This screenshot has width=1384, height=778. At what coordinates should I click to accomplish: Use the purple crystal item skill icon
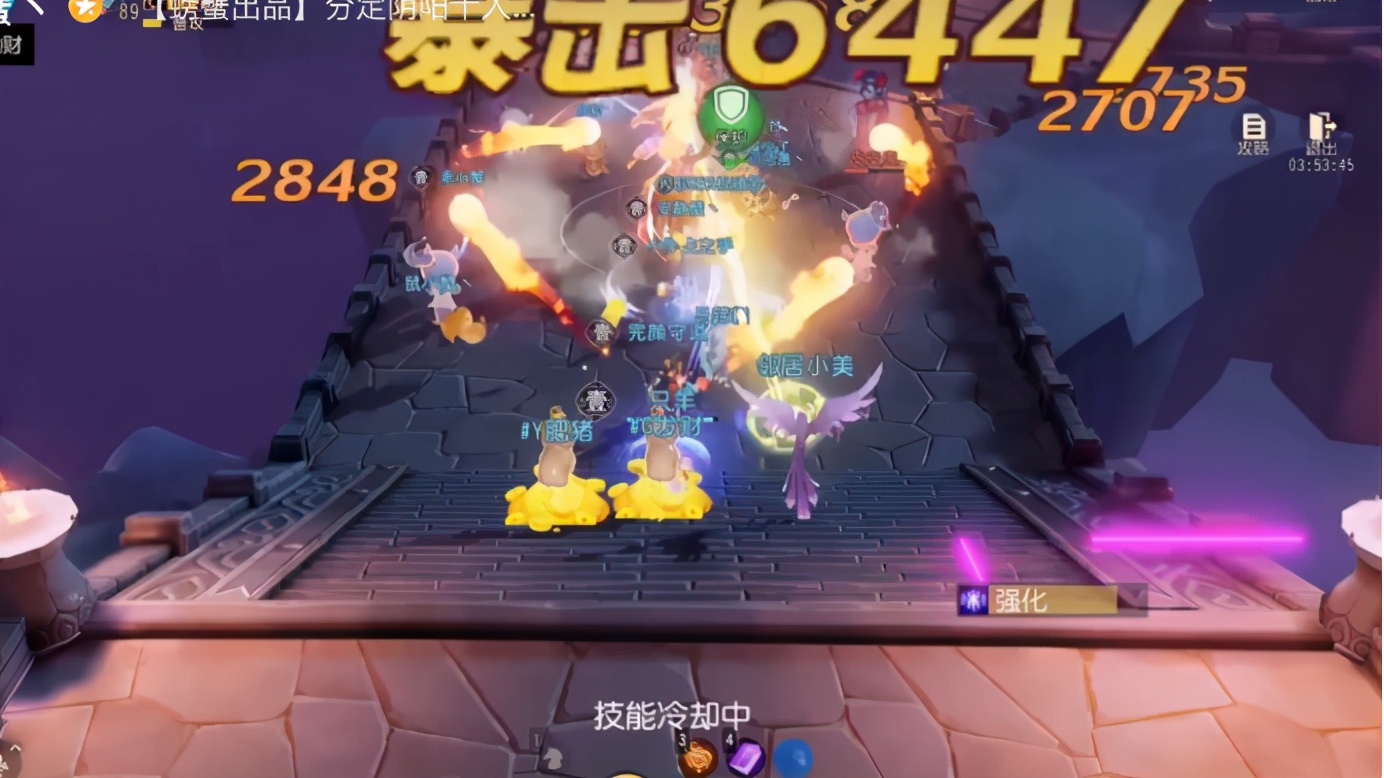pyautogui.click(x=746, y=757)
